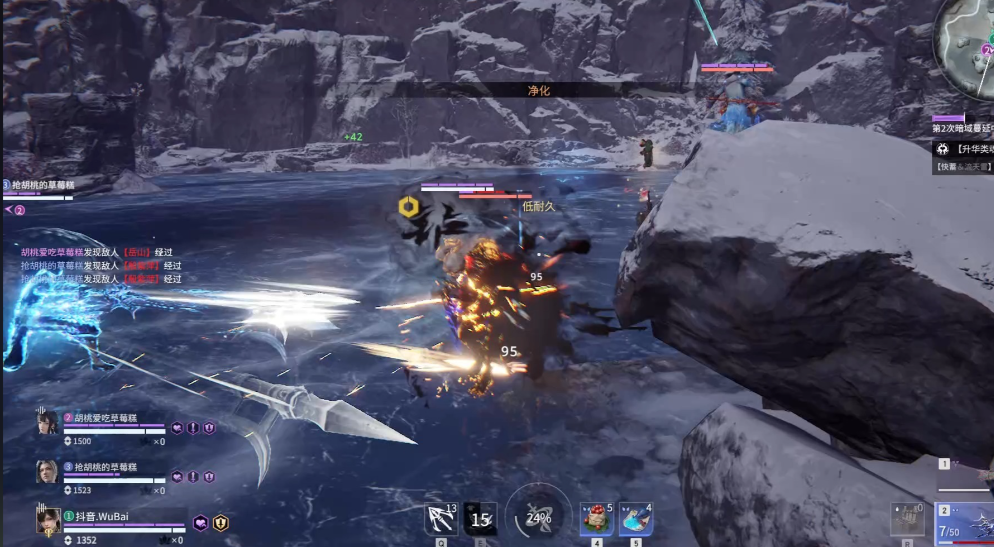This screenshot has width=994, height=547.
Task: Select the greyed-out repair kit slot
Action: pos(907,519)
